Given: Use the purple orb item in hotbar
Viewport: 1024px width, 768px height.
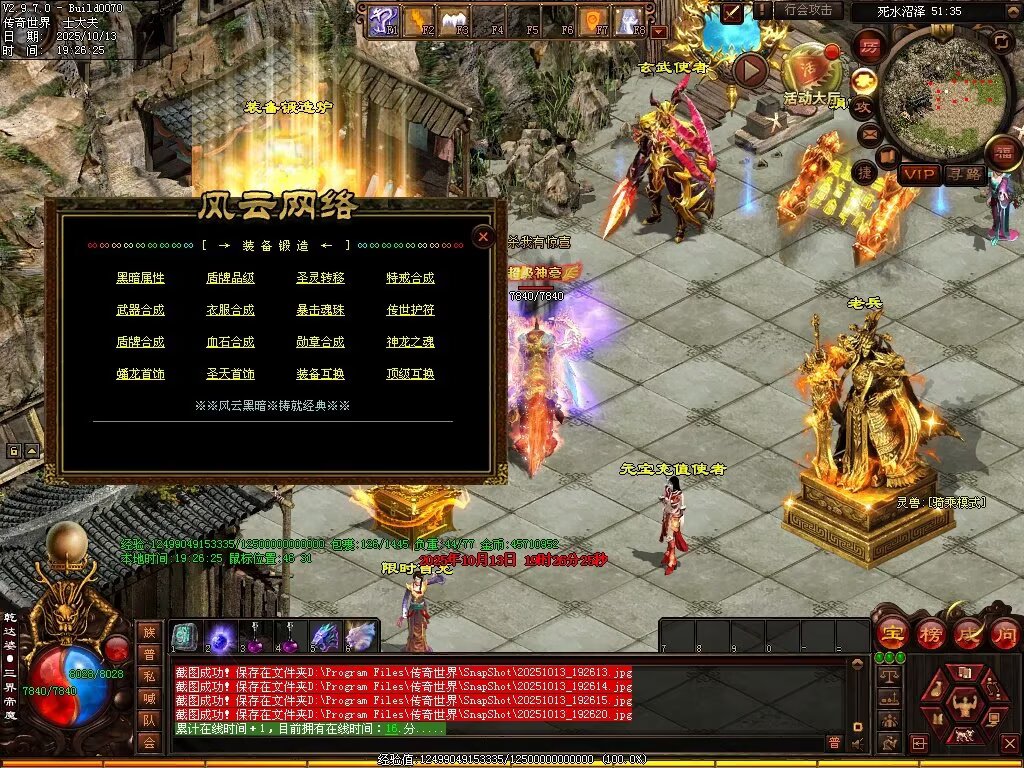Looking at the screenshot, I should click(220, 636).
